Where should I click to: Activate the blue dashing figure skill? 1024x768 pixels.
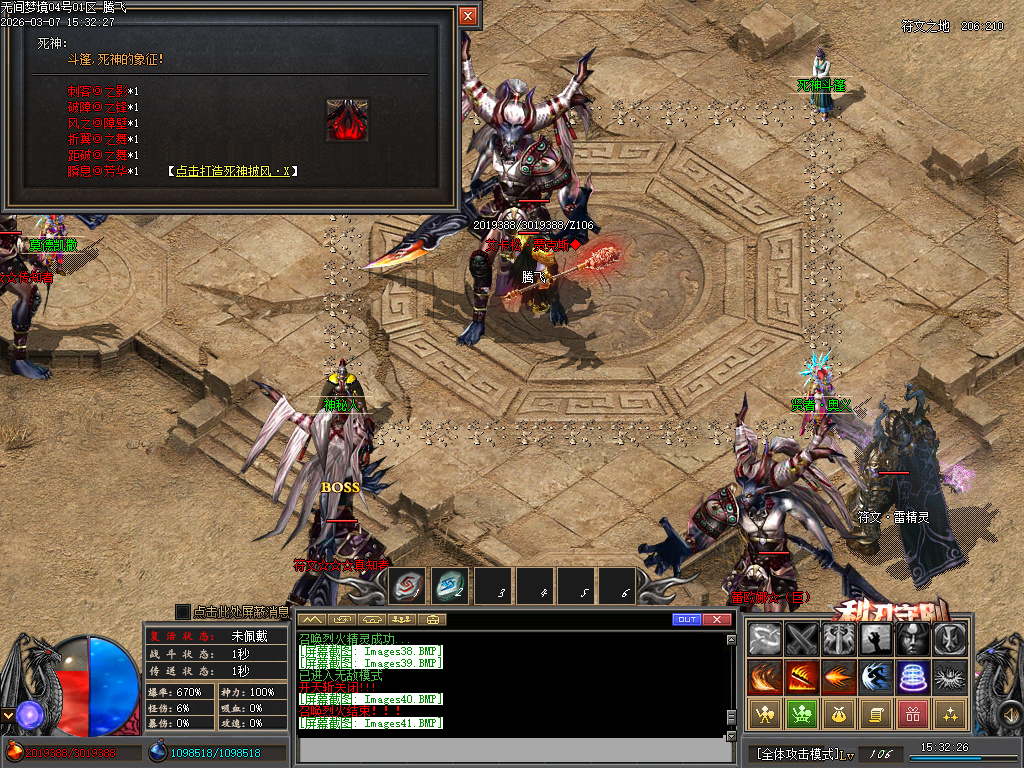[x=876, y=677]
